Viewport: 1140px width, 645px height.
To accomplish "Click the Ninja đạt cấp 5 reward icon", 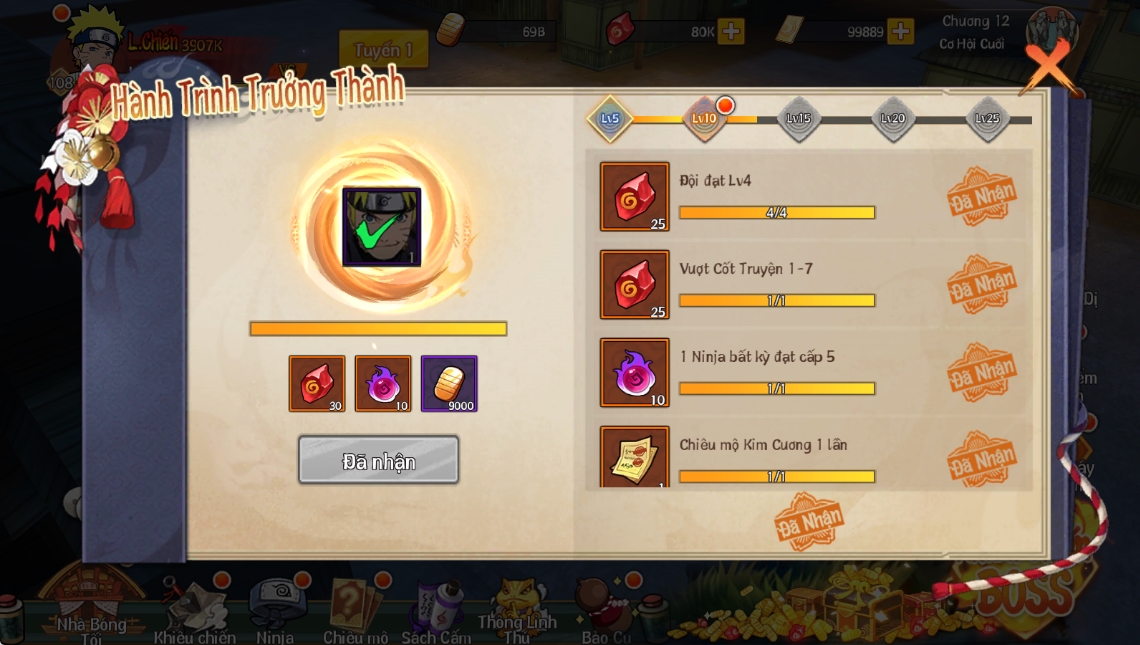I will [635, 373].
